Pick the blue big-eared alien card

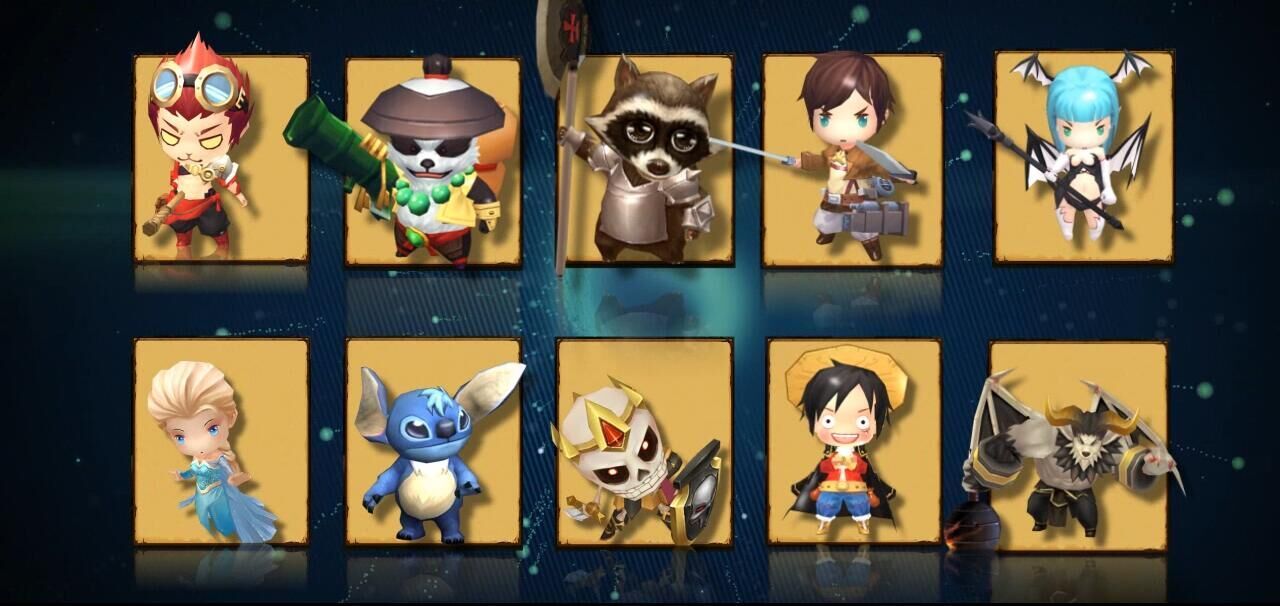(x=433, y=442)
